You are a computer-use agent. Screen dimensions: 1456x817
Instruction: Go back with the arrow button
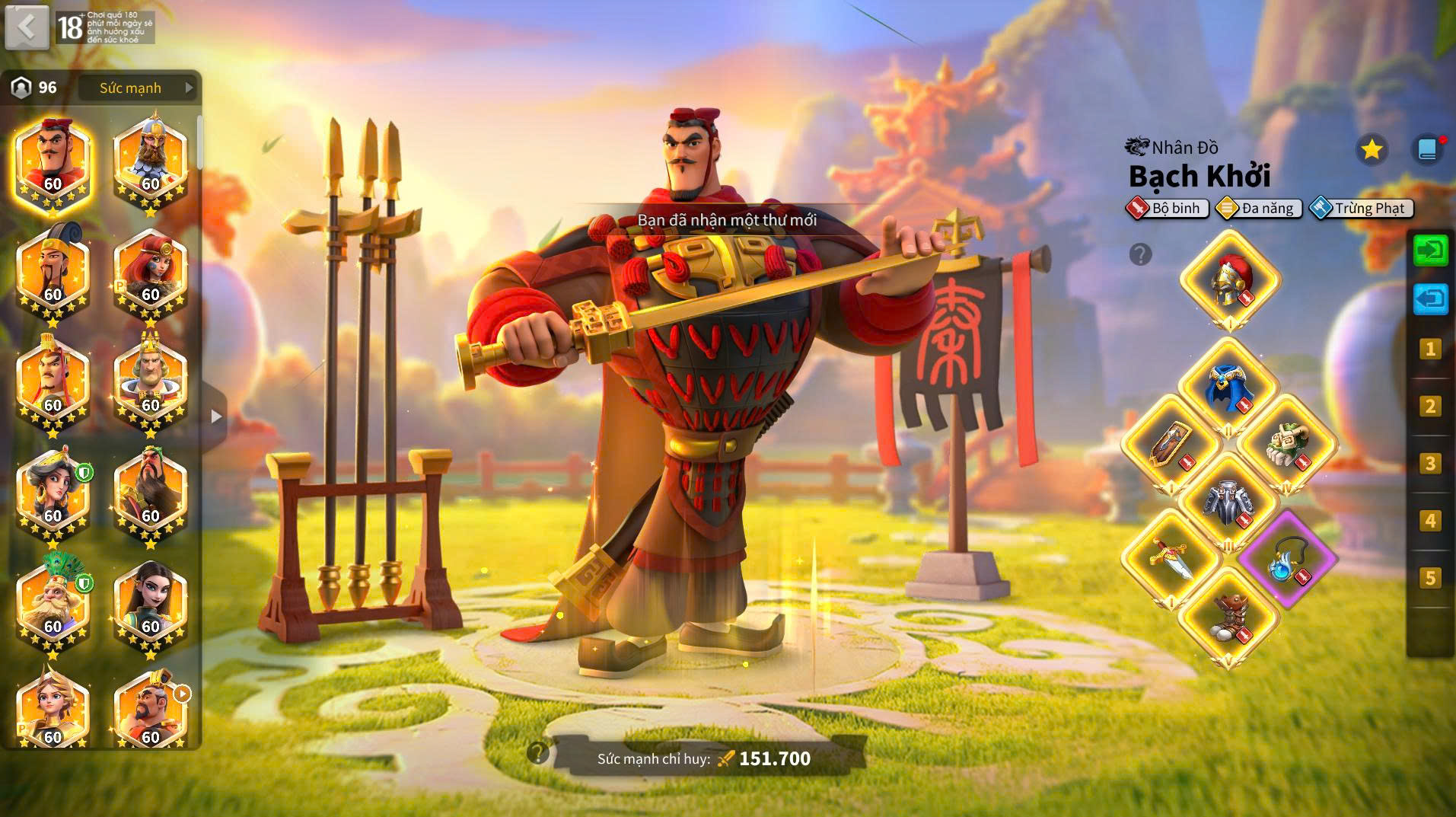coord(27,27)
